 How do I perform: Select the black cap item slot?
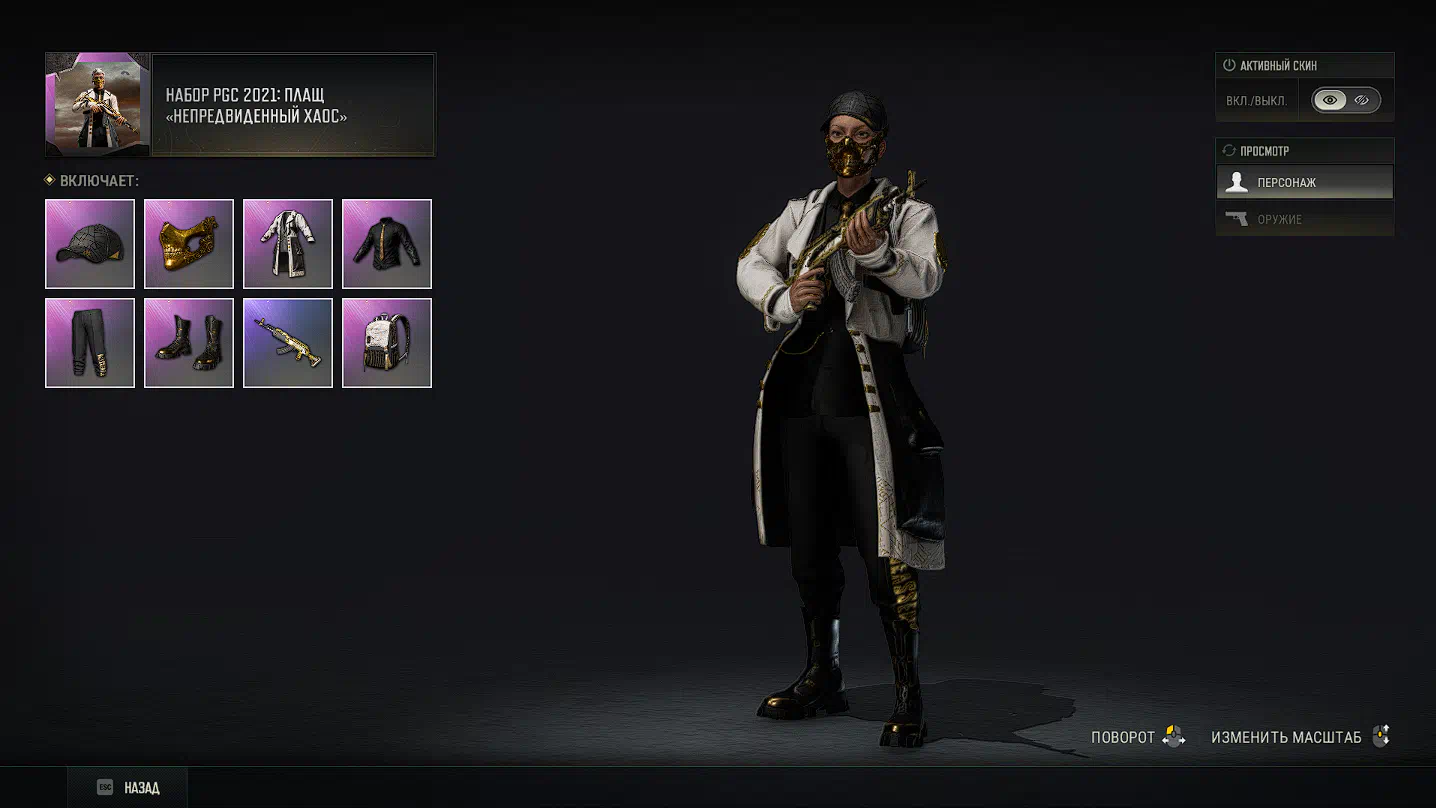coord(90,244)
